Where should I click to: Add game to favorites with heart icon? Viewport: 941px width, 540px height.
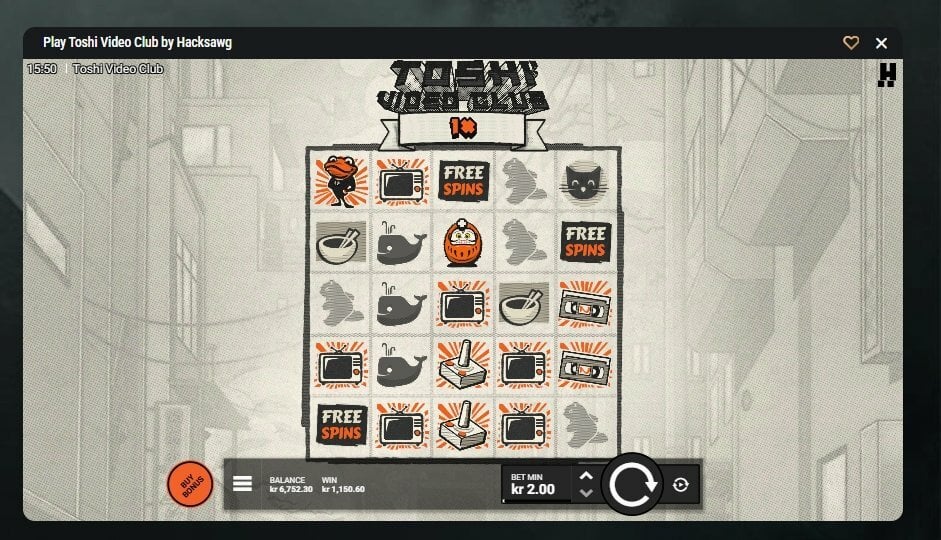tap(851, 43)
